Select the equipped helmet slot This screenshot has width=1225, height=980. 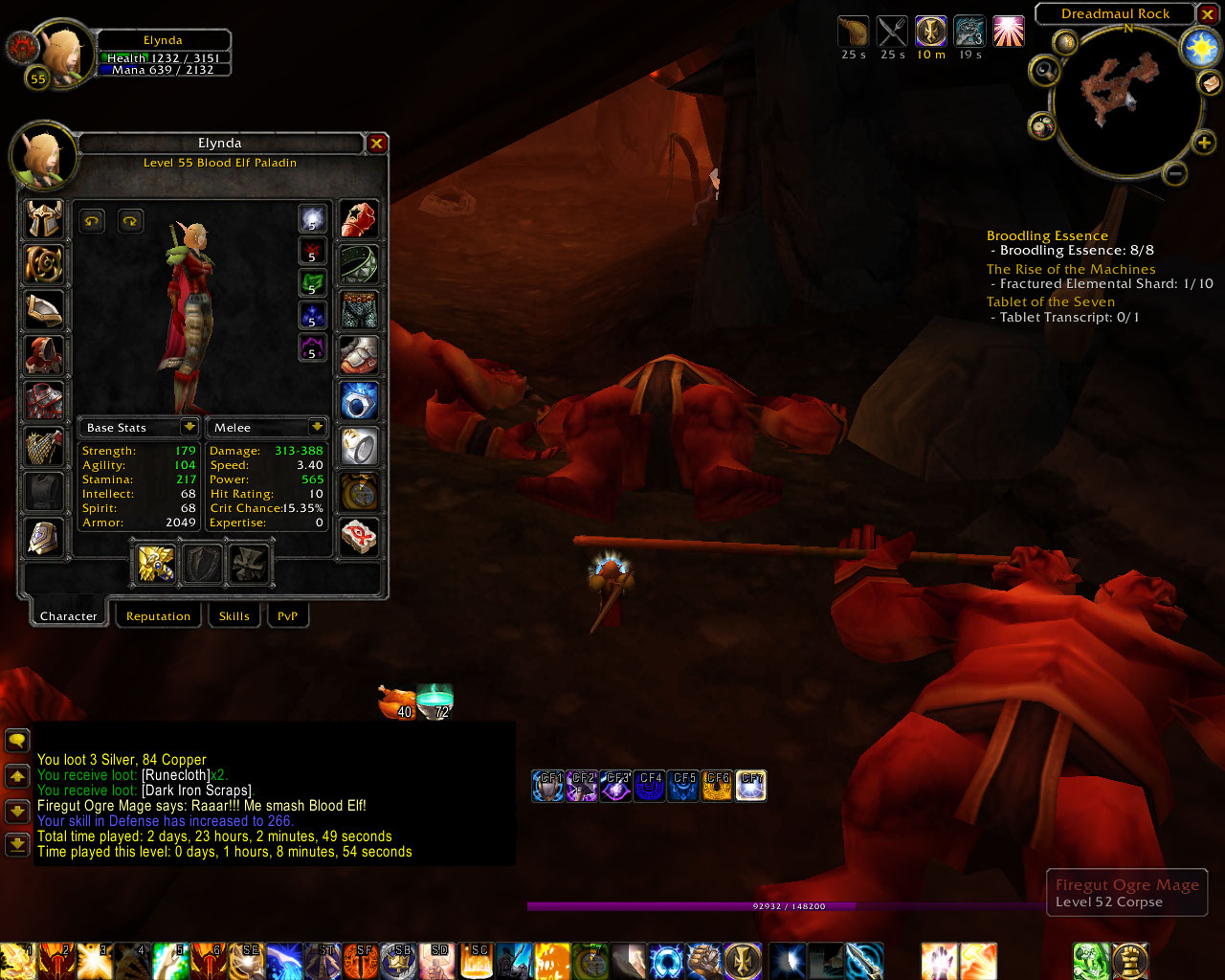(x=44, y=220)
